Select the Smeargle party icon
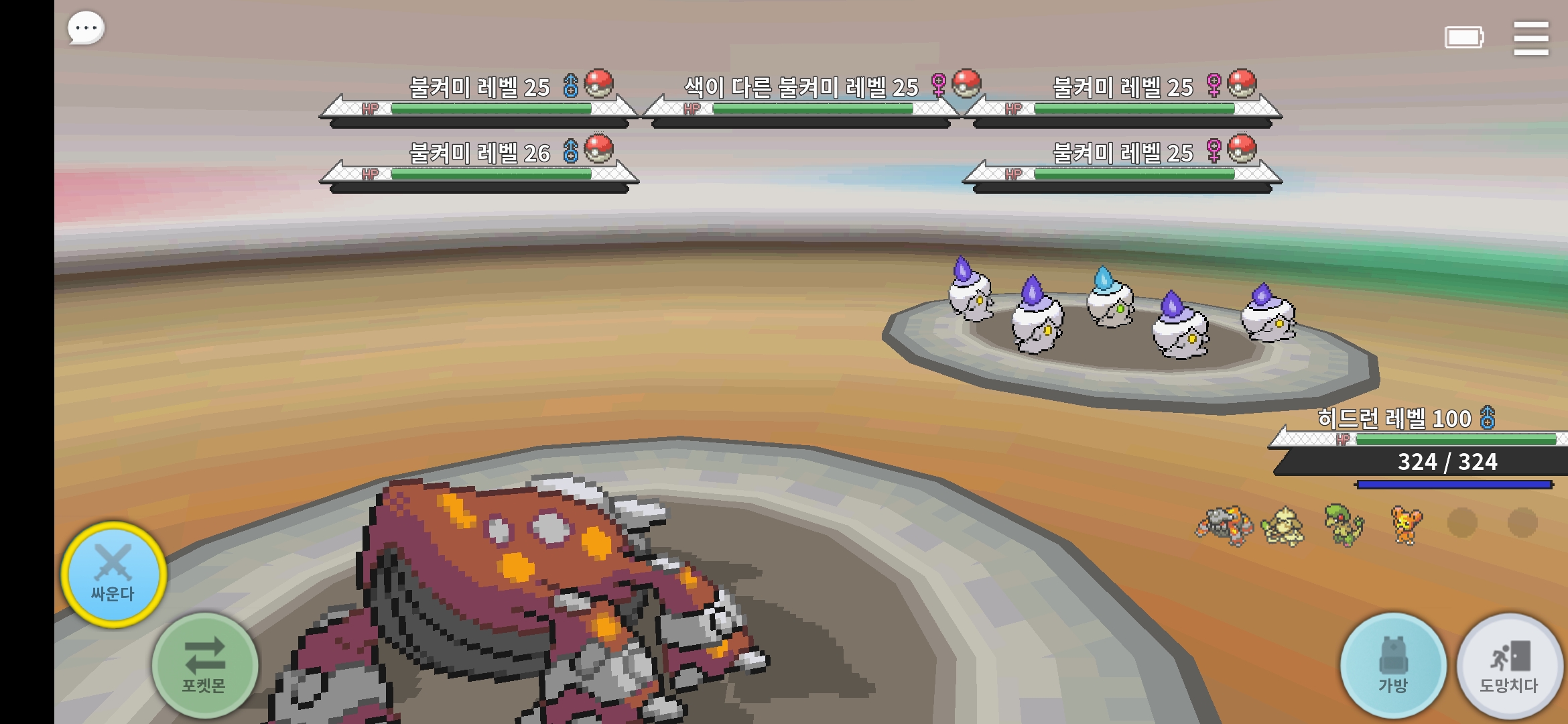The width and height of the screenshot is (1568, 724). click(x=1283, y=525)
